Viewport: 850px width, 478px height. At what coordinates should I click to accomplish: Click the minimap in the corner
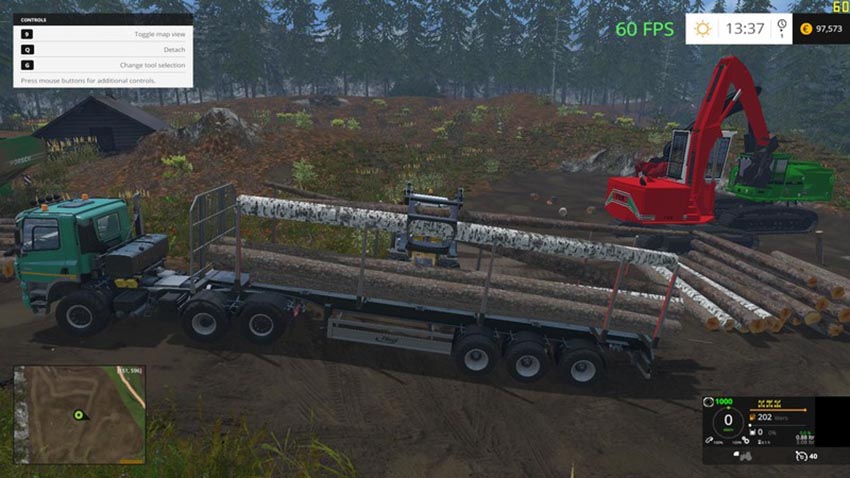point(79,413)
